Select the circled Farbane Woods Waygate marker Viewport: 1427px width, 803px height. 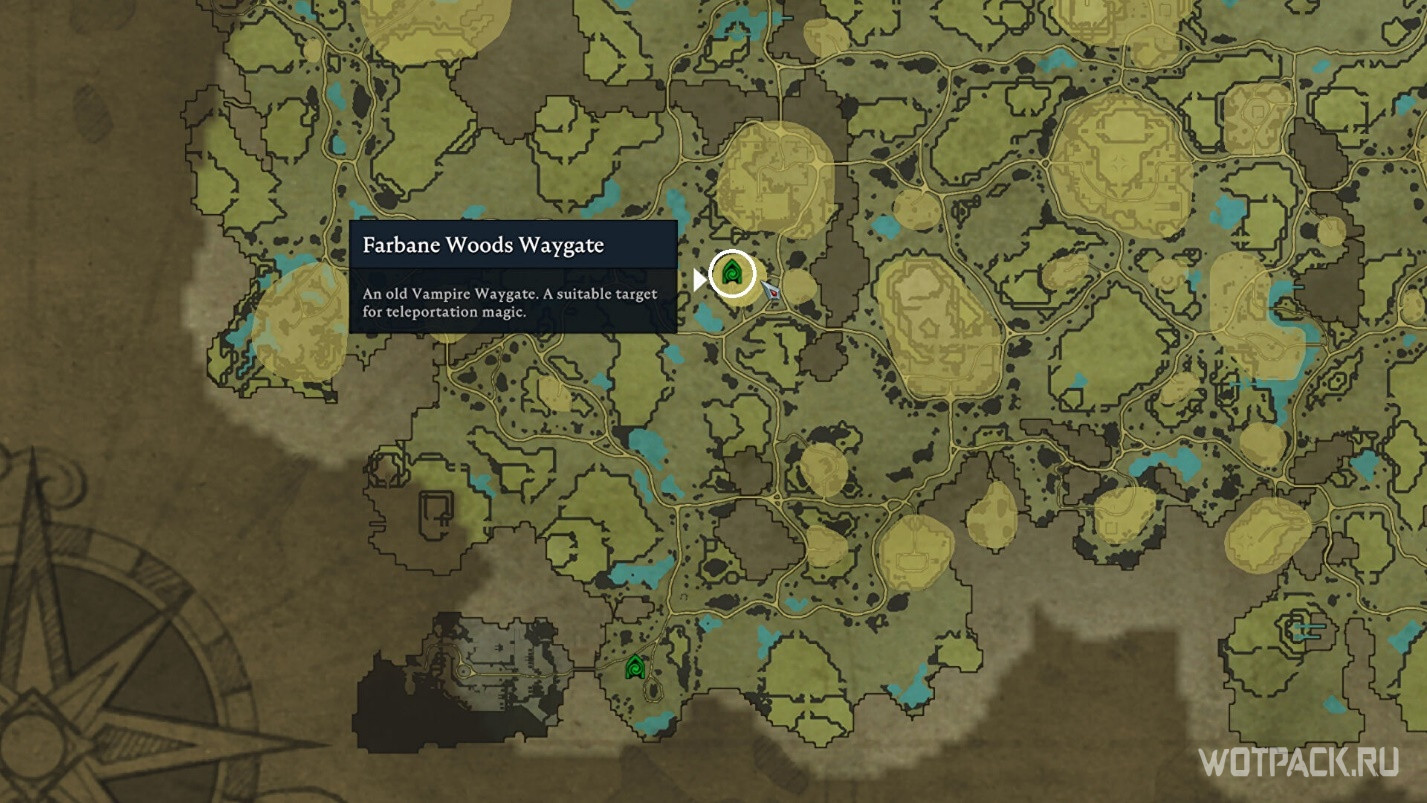coord(733,273)
